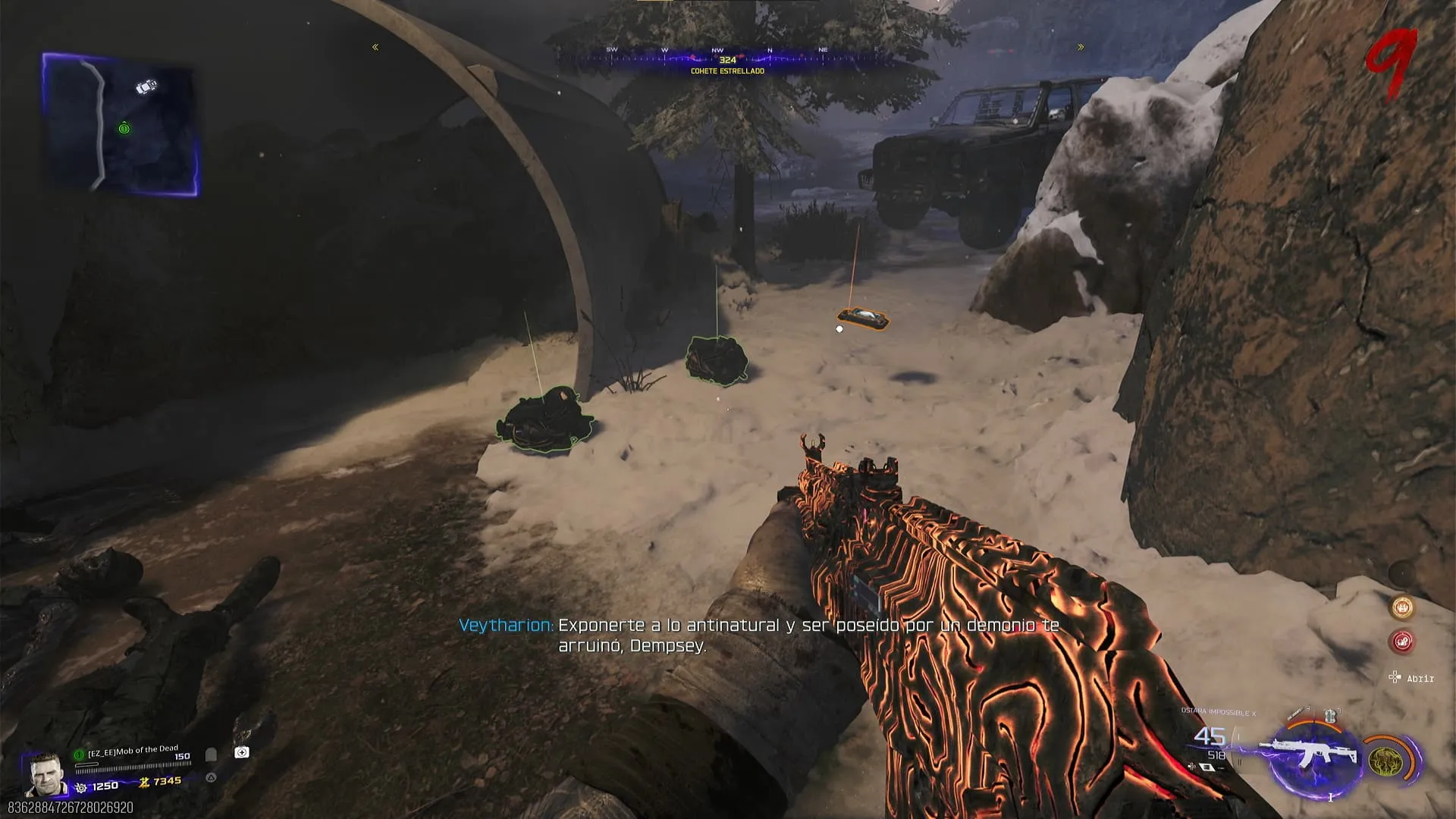Click the red perk badge icon
The width and height of the screenshot is (1456, 819).
point(1402,642)
